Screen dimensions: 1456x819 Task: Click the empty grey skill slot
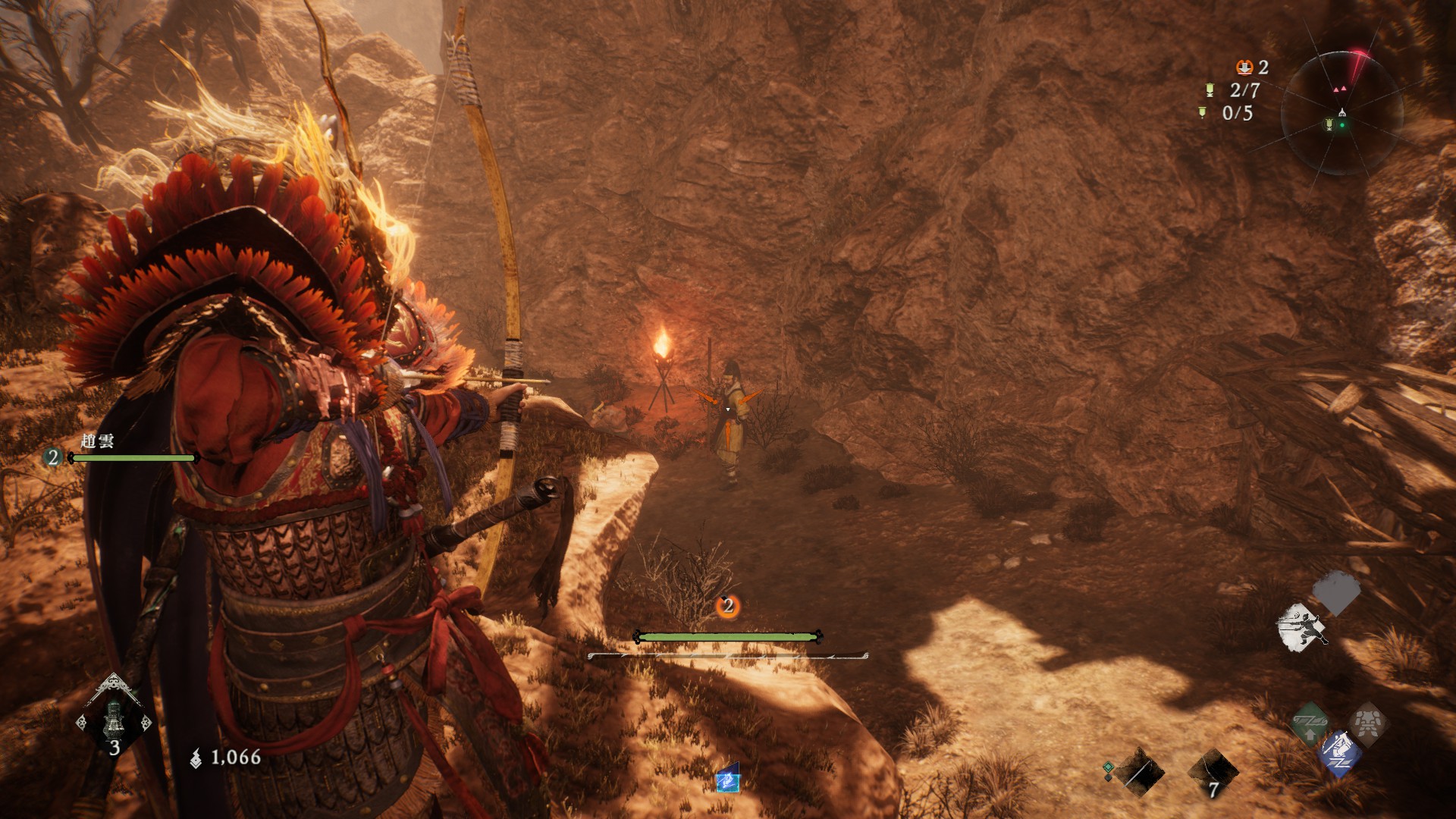(1337, 591)
